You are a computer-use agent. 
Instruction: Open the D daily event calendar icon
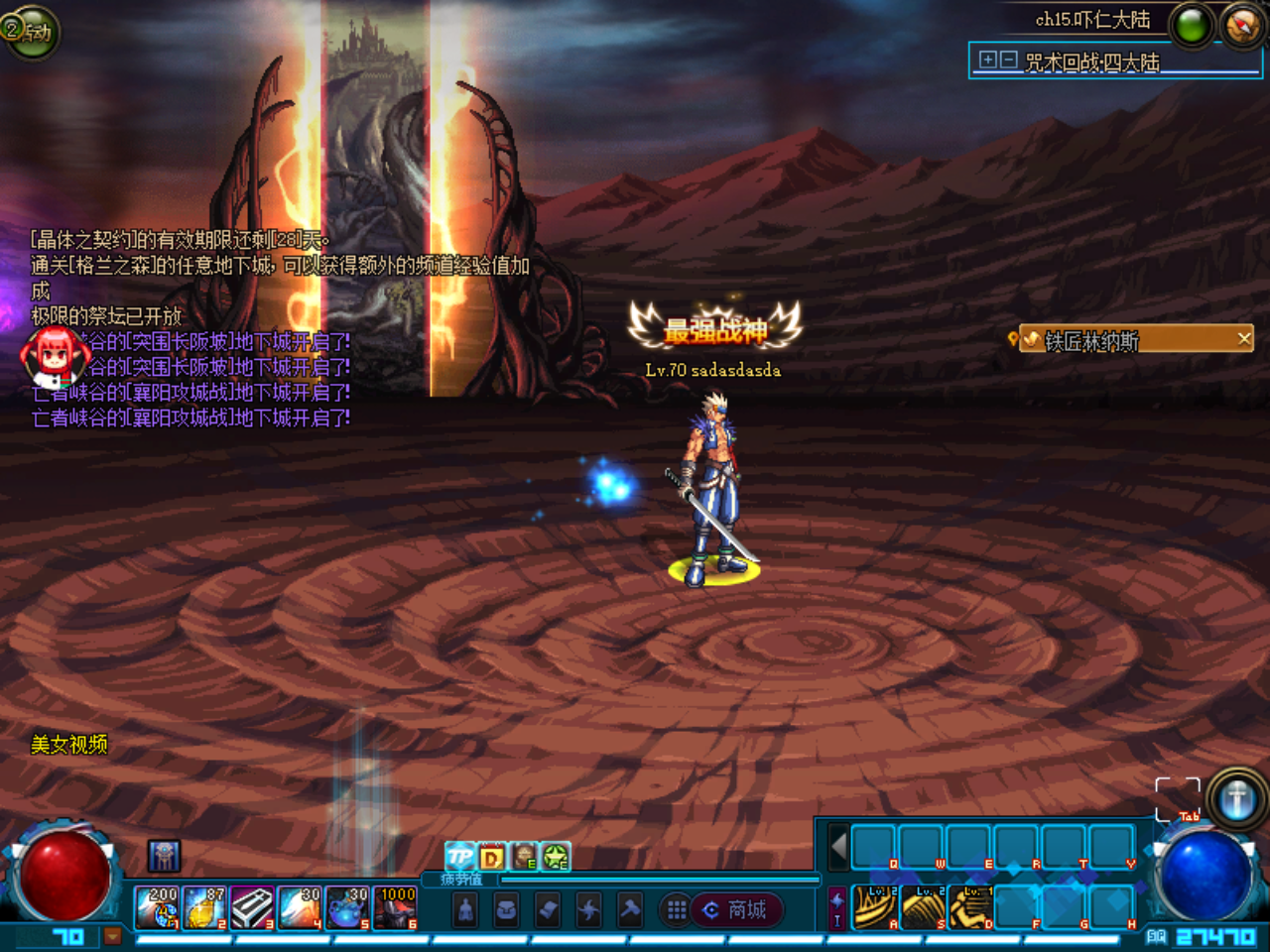(x=492, y=855)
